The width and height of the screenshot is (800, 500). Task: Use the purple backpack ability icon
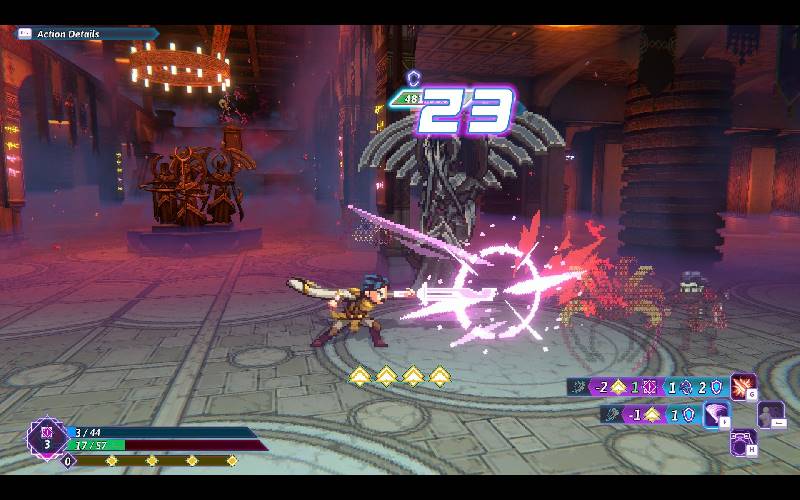(743, 441)
